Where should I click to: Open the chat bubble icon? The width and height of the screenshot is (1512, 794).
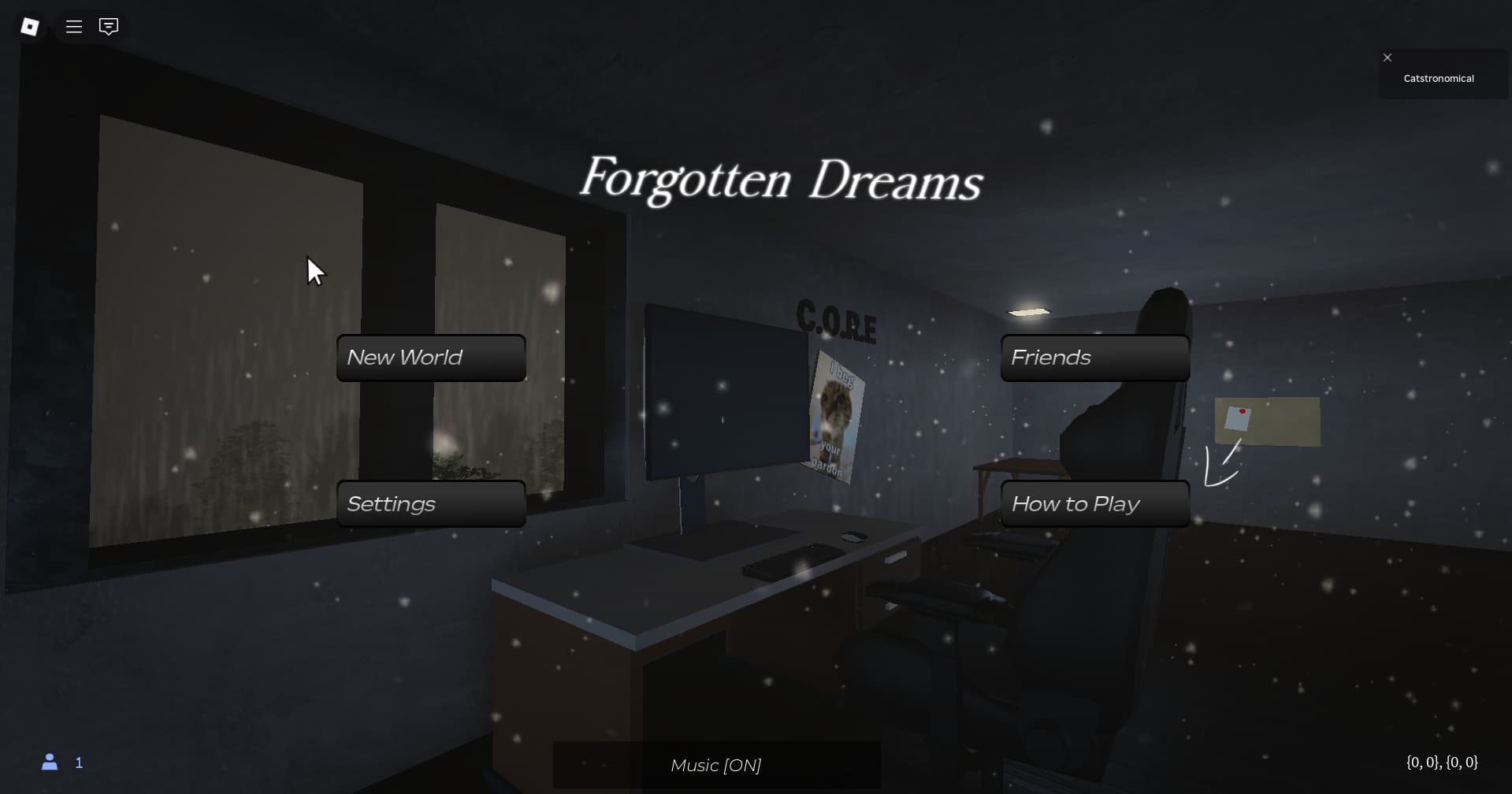(108, 26)
